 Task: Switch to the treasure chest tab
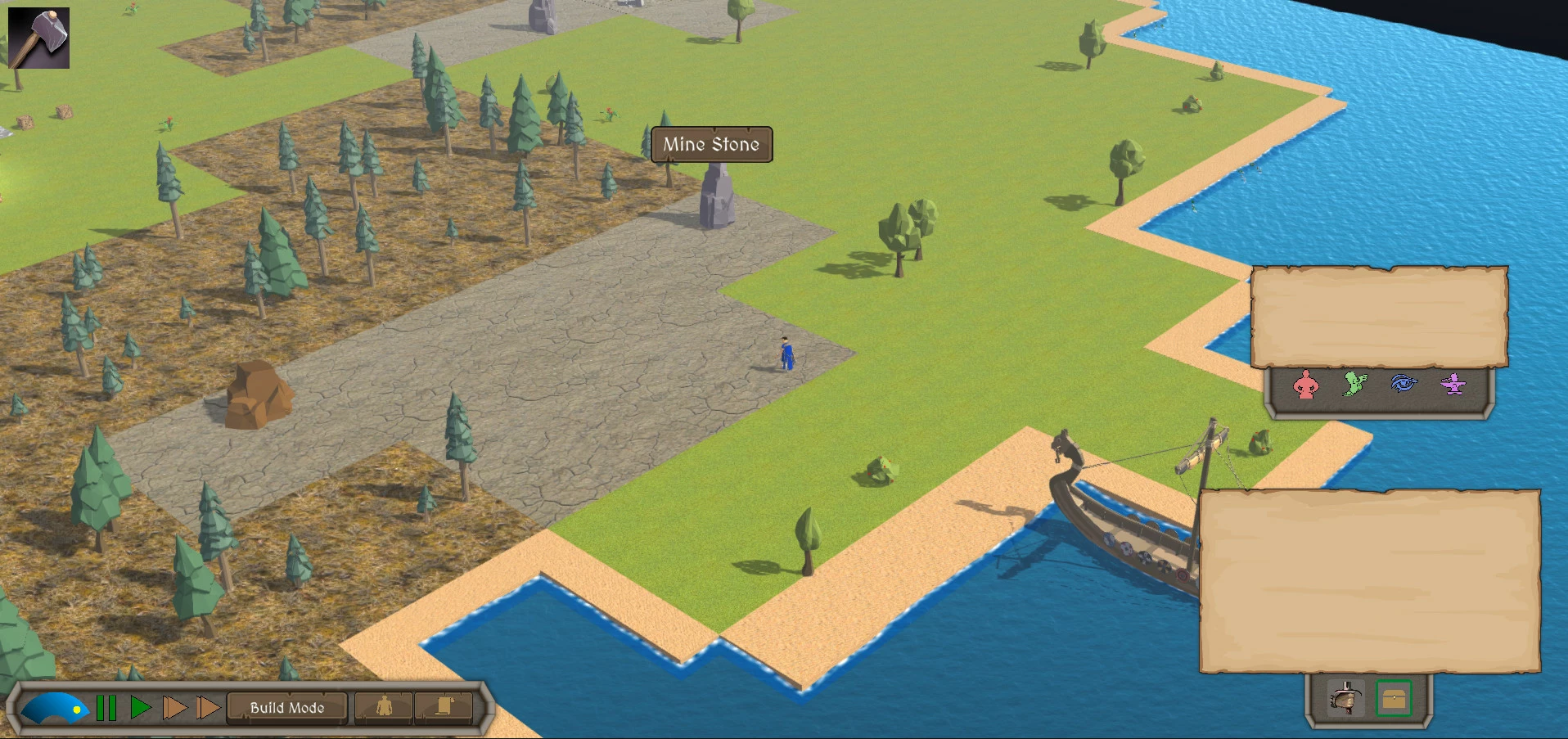1394,699
